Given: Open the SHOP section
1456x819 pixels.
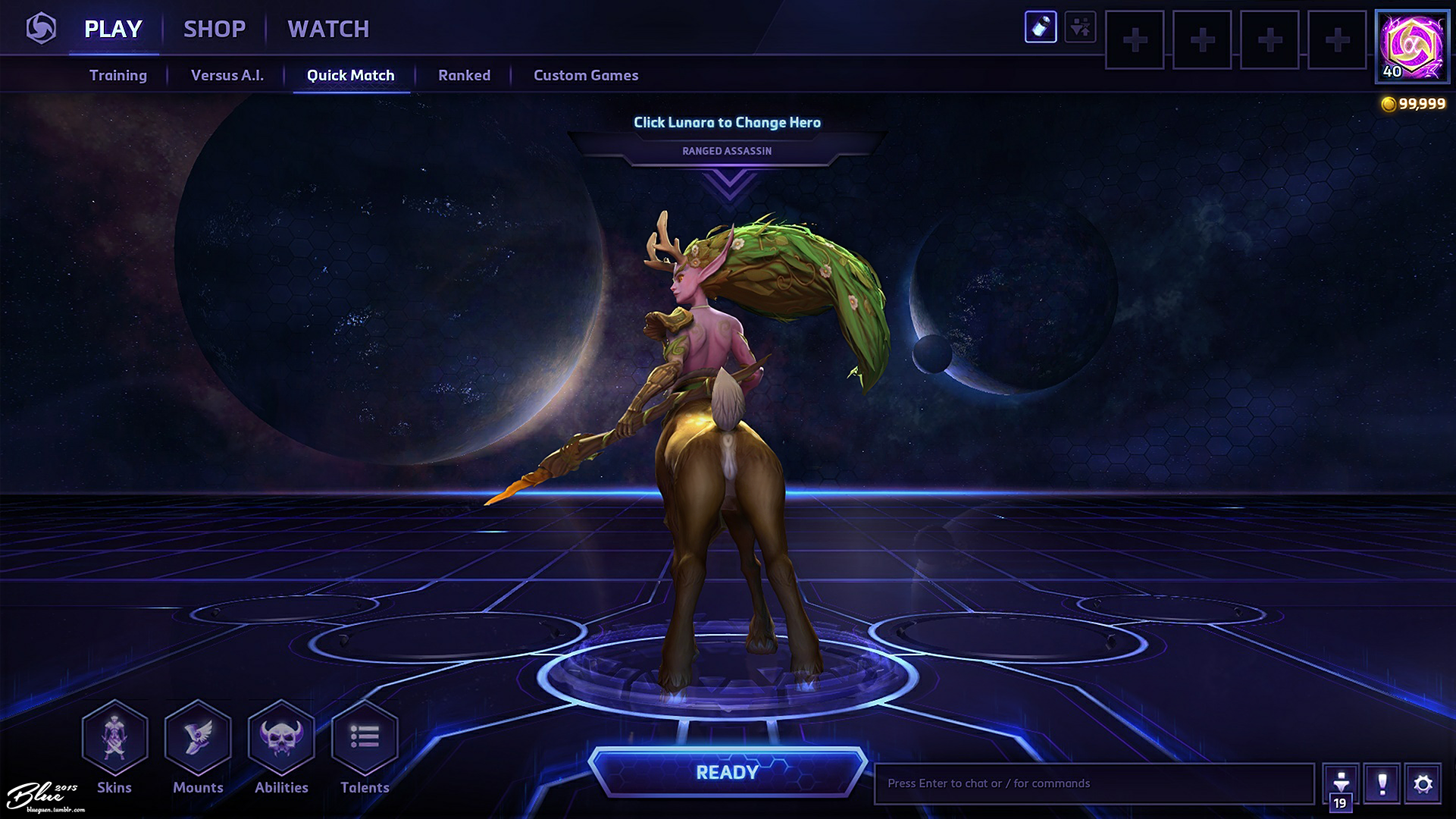Looking at the screenshot, I should coord(214,29).
